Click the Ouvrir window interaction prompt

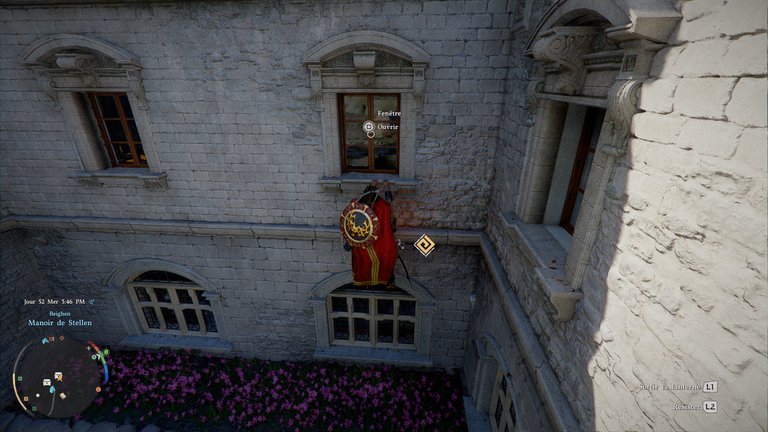[x=369, y=127]
